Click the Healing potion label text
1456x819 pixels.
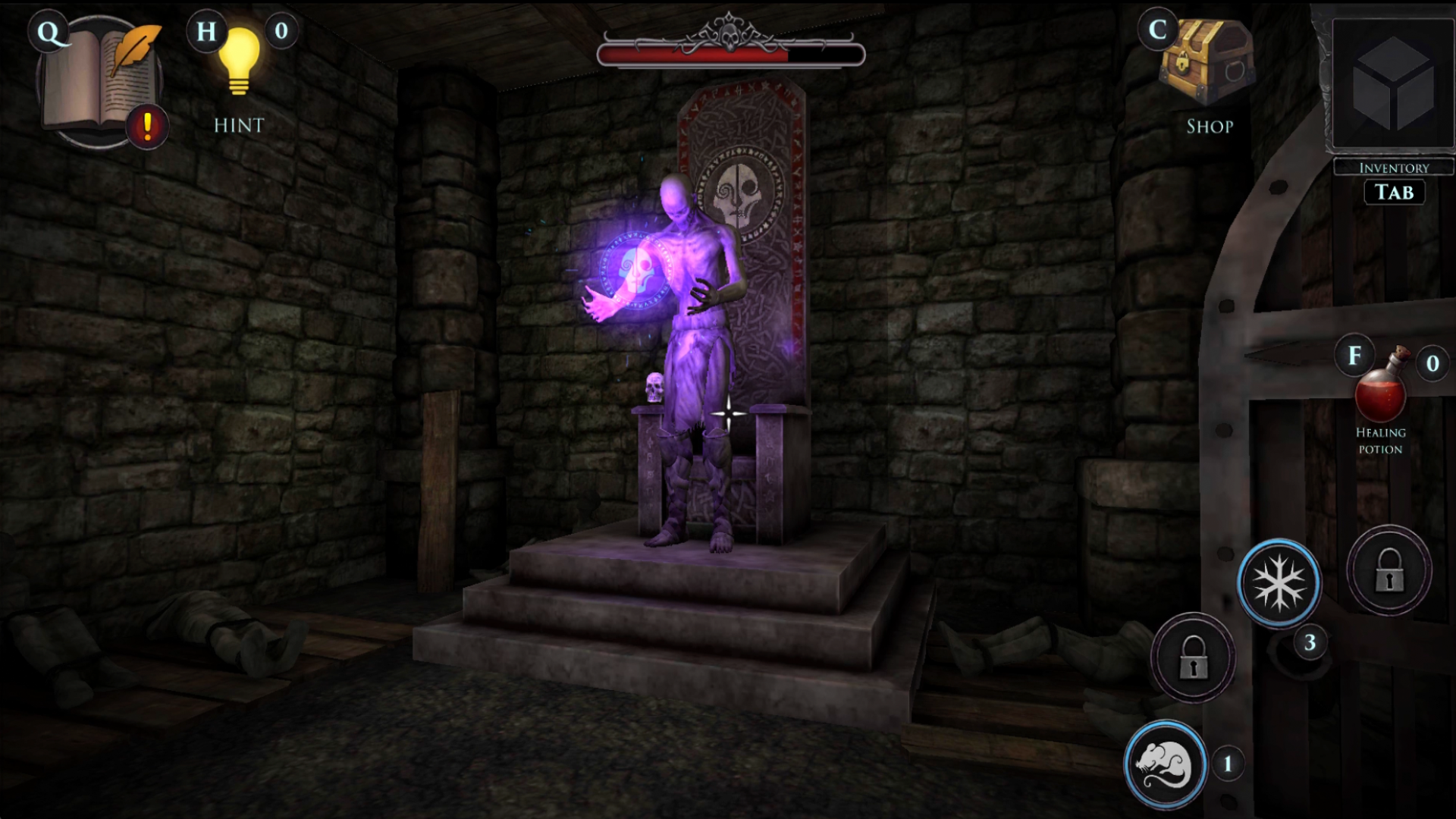click(x=1382, y=441)
